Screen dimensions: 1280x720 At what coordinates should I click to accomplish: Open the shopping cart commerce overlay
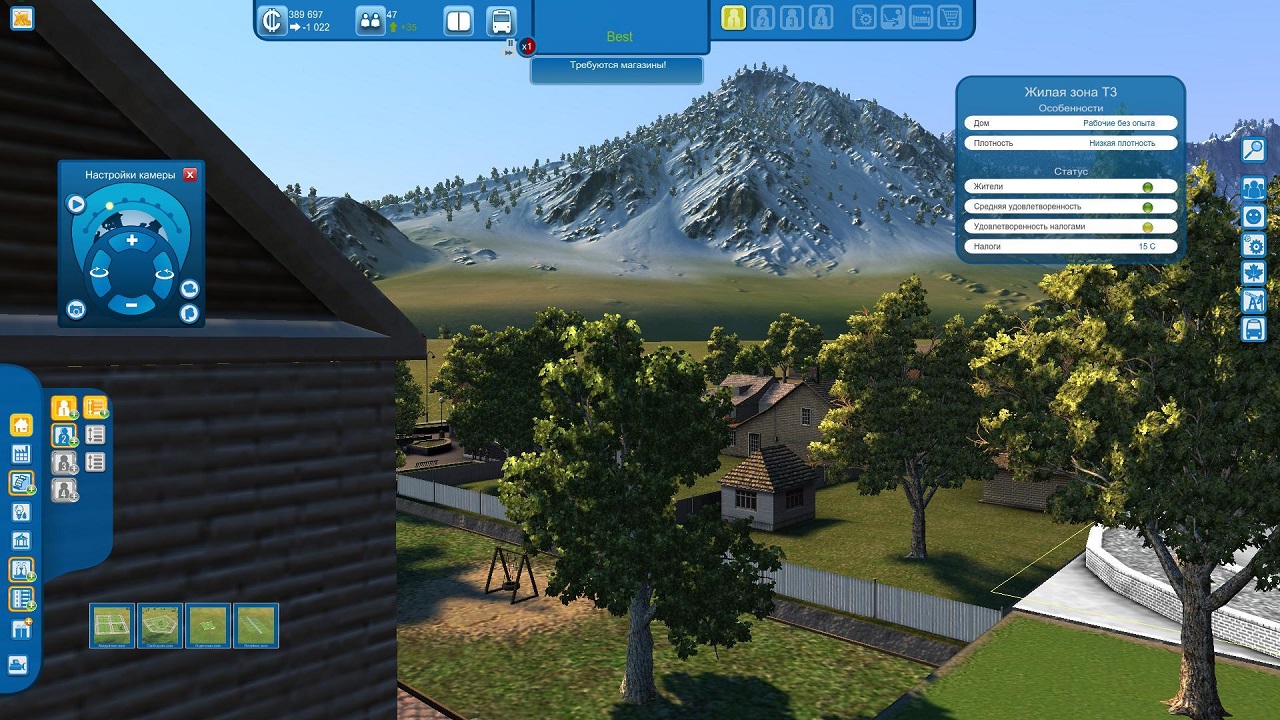click(949, 17)
